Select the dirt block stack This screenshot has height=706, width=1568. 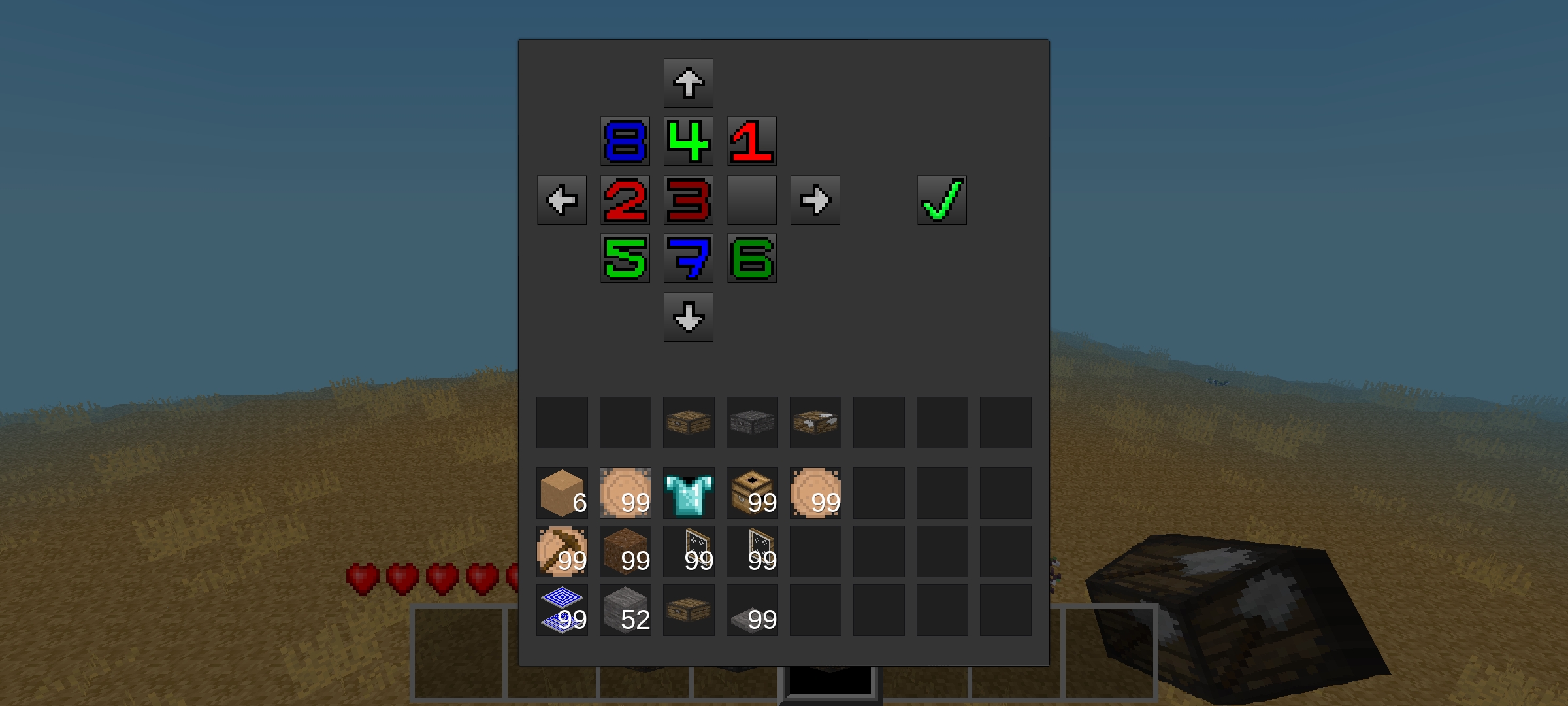[625, 552]
